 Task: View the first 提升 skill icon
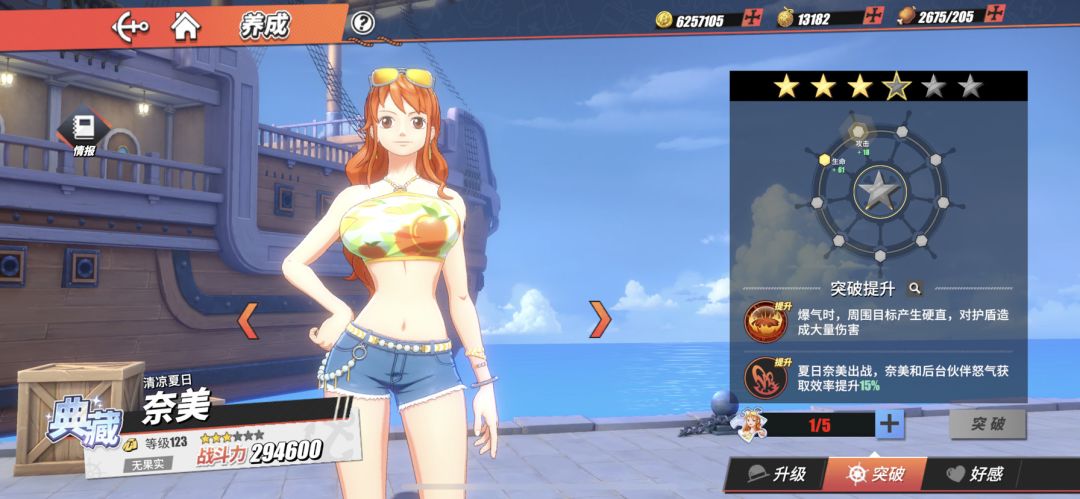pyautogui.click(x=765, y=320)
